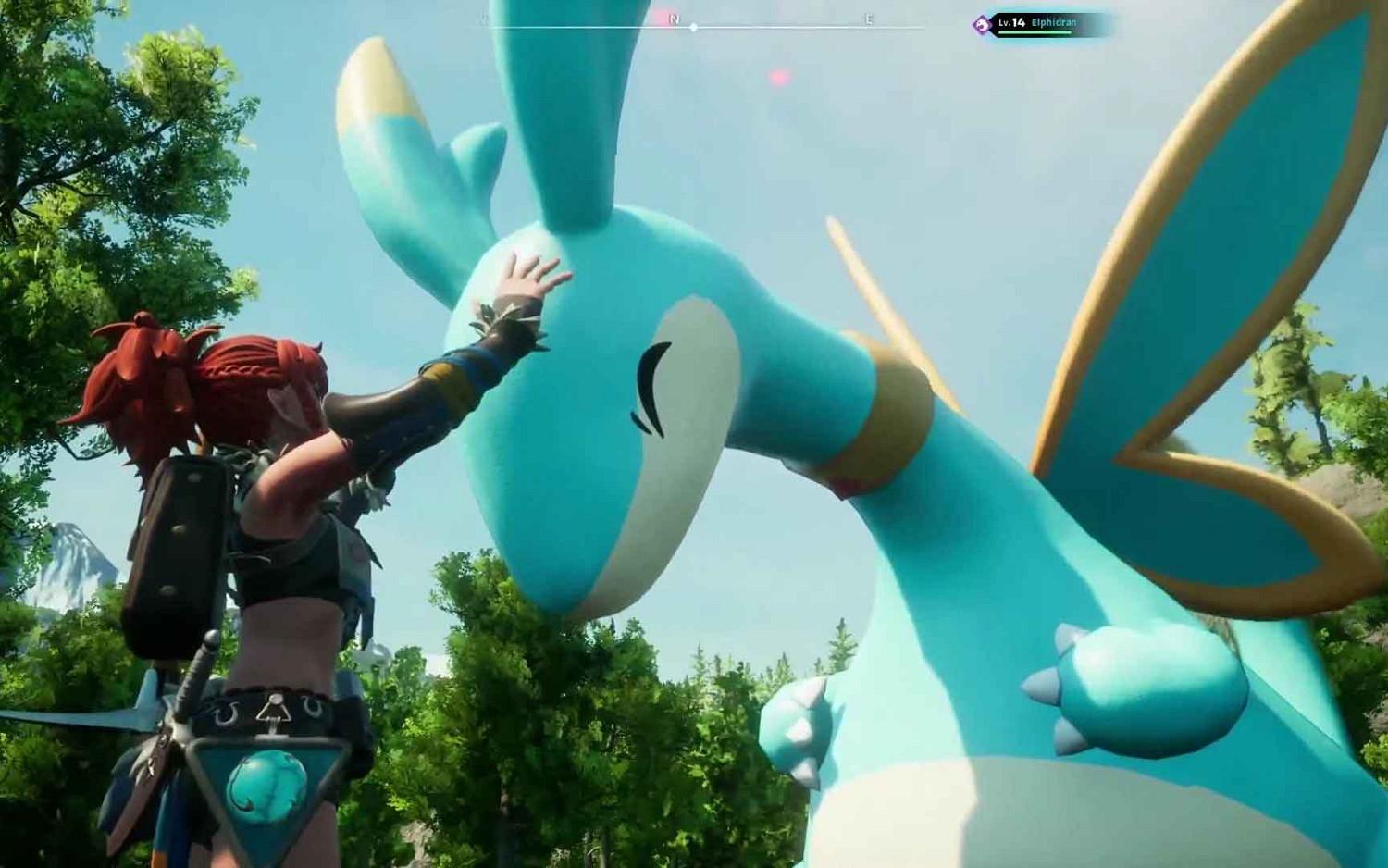Select the Elphidran name label

pos(1055,21)
